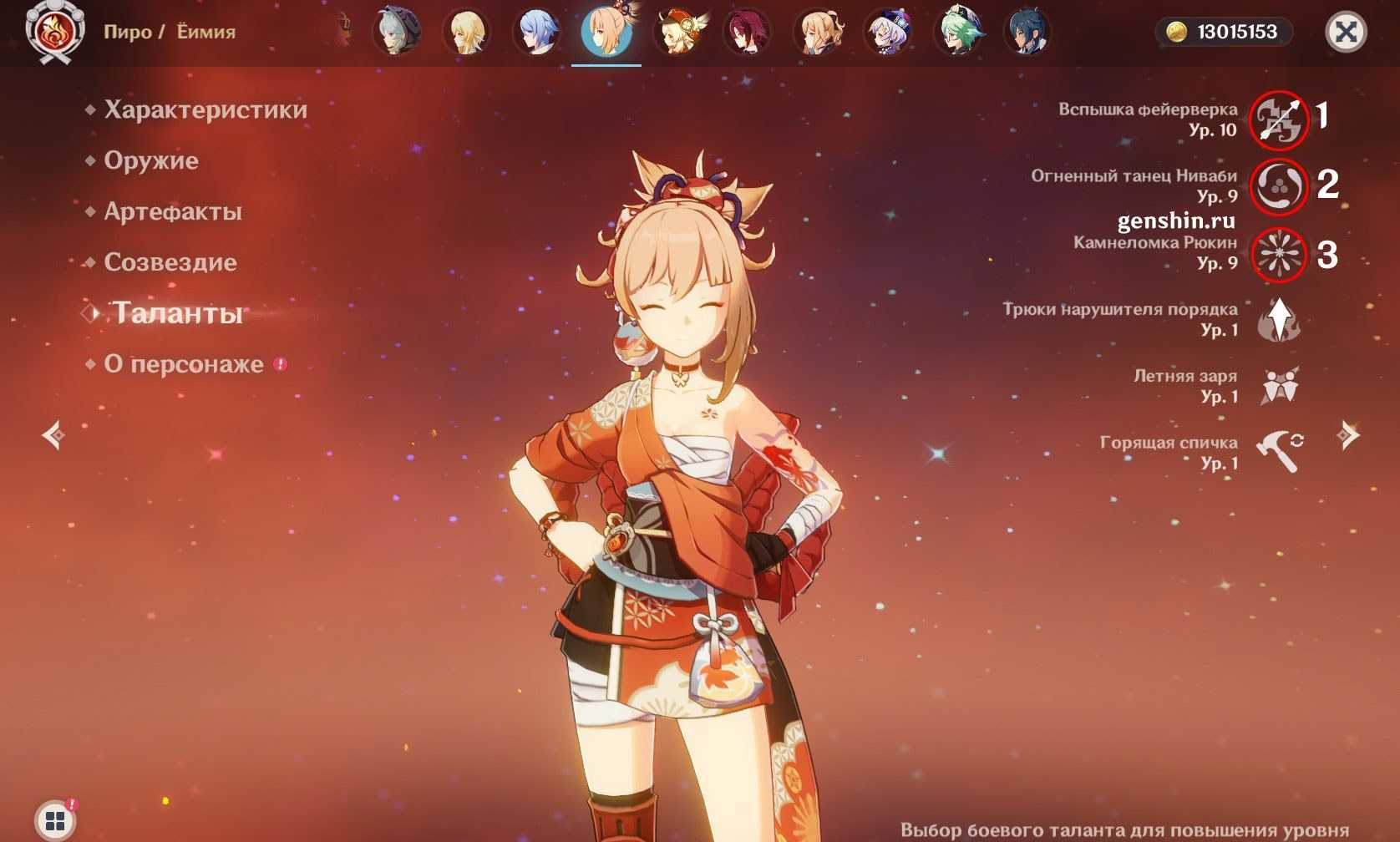Inspect the Летняя заря passive talent
1400x842 pixels.
[1278, 386]
